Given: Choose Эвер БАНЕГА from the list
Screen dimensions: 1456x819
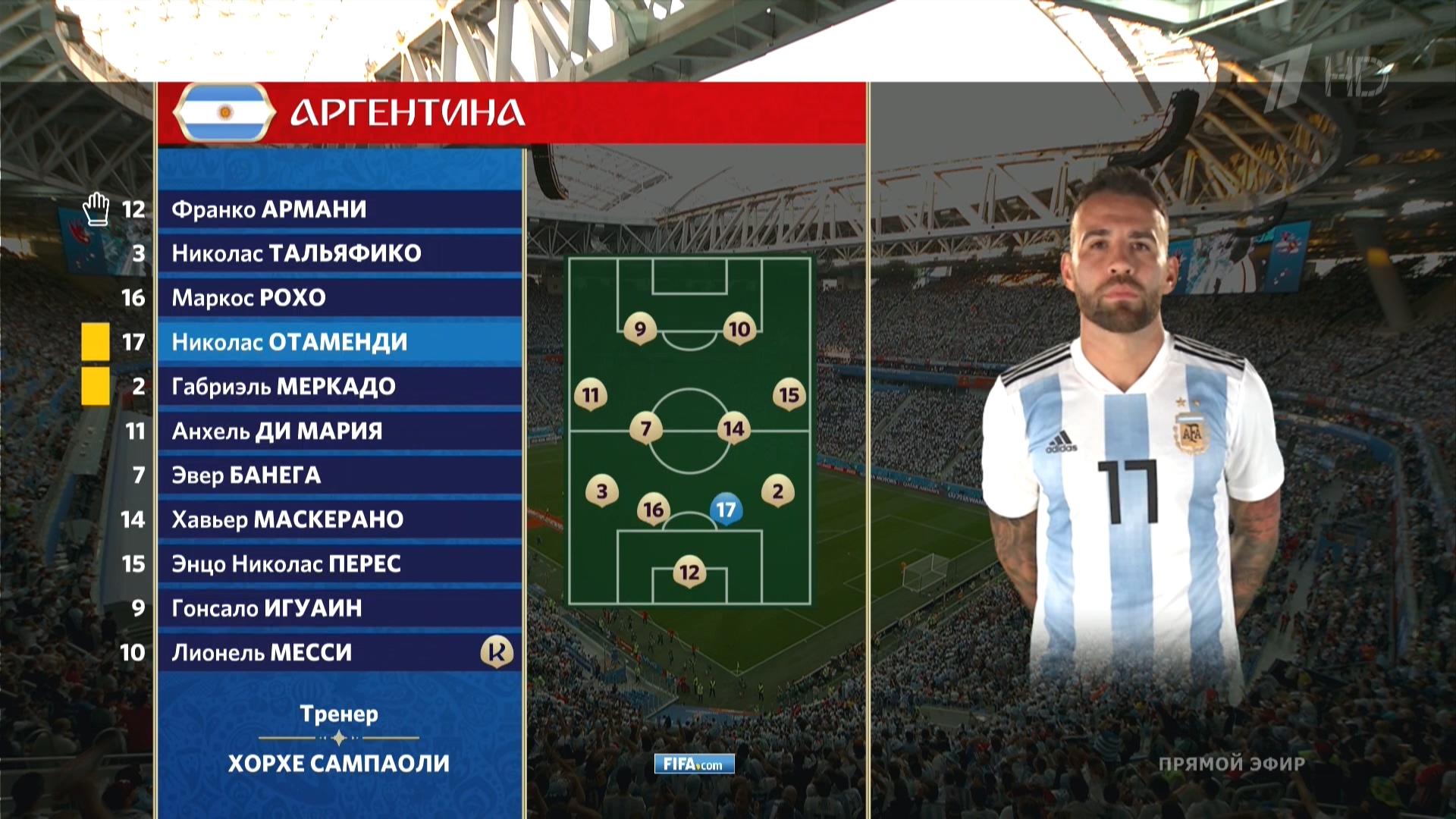Looking at the screenshot, I should click(x=340, y=475).
